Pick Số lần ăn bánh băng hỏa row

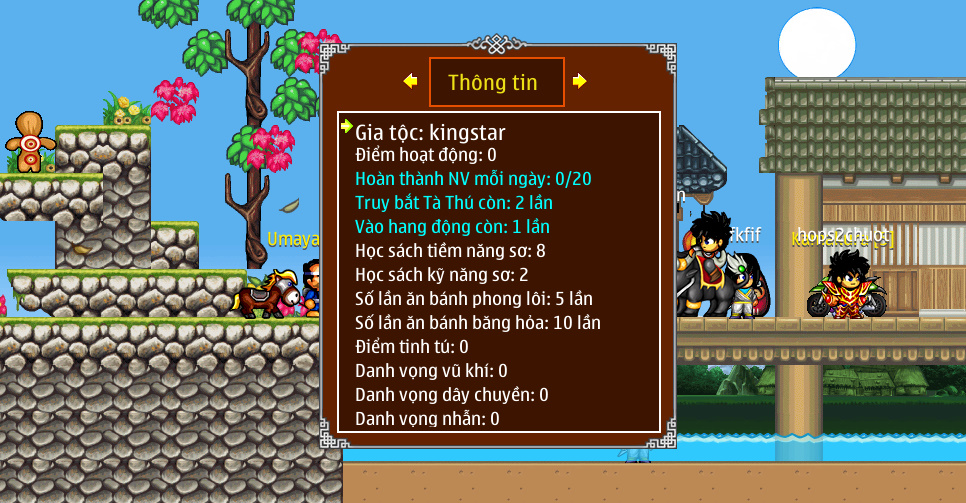pyautogui.click(x=478, y=323)
